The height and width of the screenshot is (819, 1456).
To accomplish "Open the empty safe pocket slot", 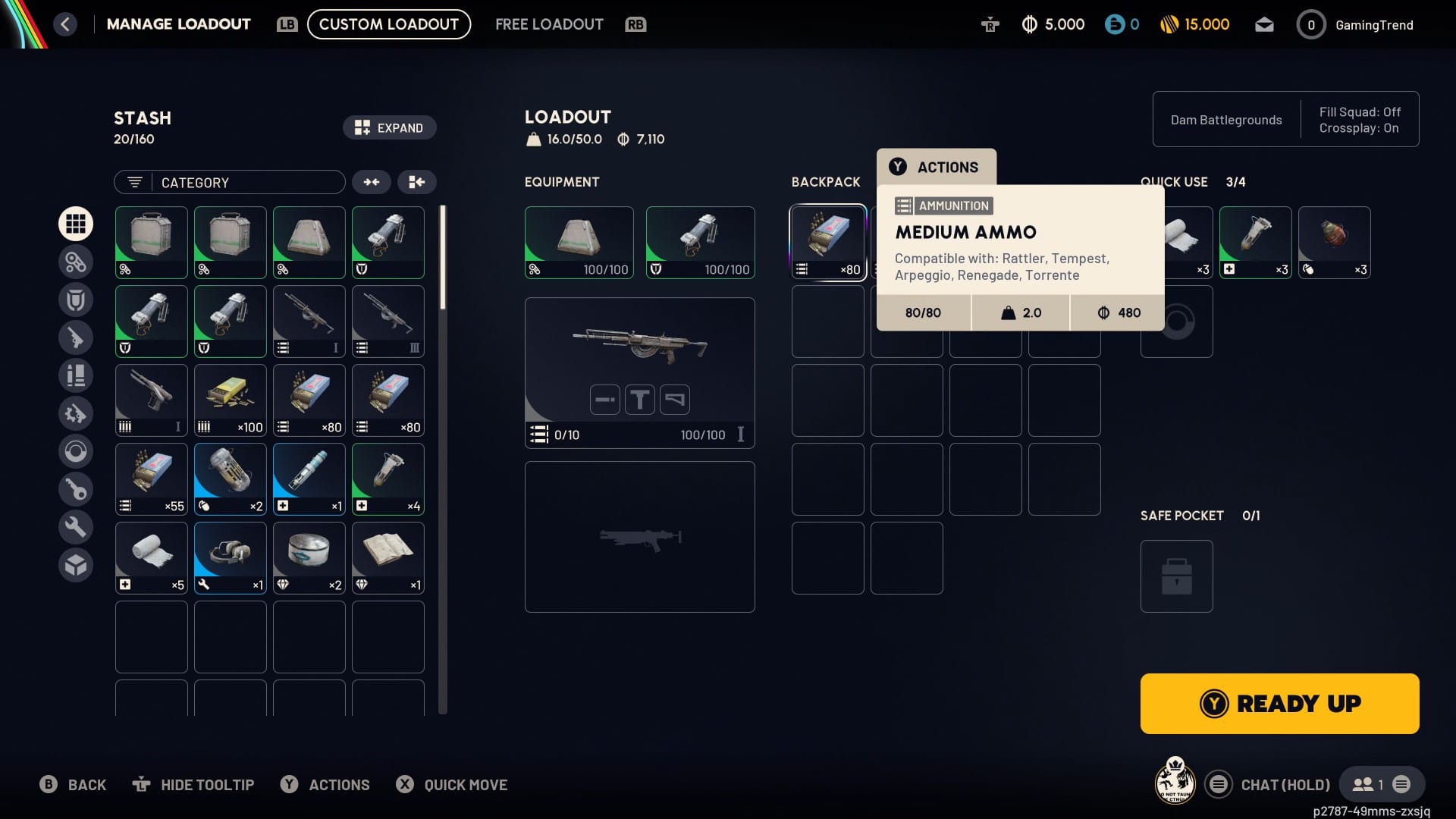I will (1176, 576).
